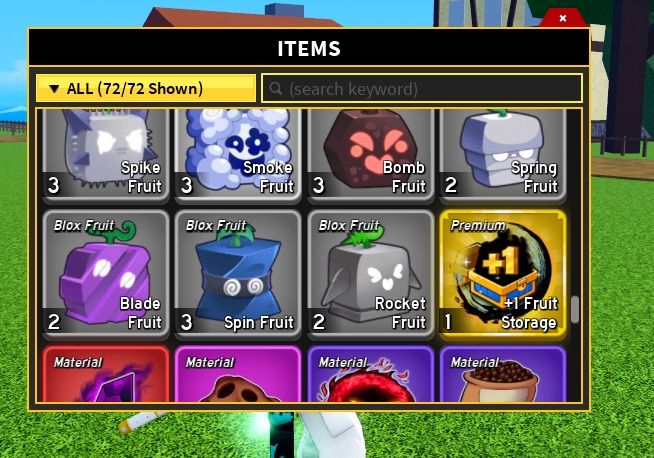Select the gray Rocket Fruit
The height and width of the screenshot is (458, 654).
coord(370,273)
